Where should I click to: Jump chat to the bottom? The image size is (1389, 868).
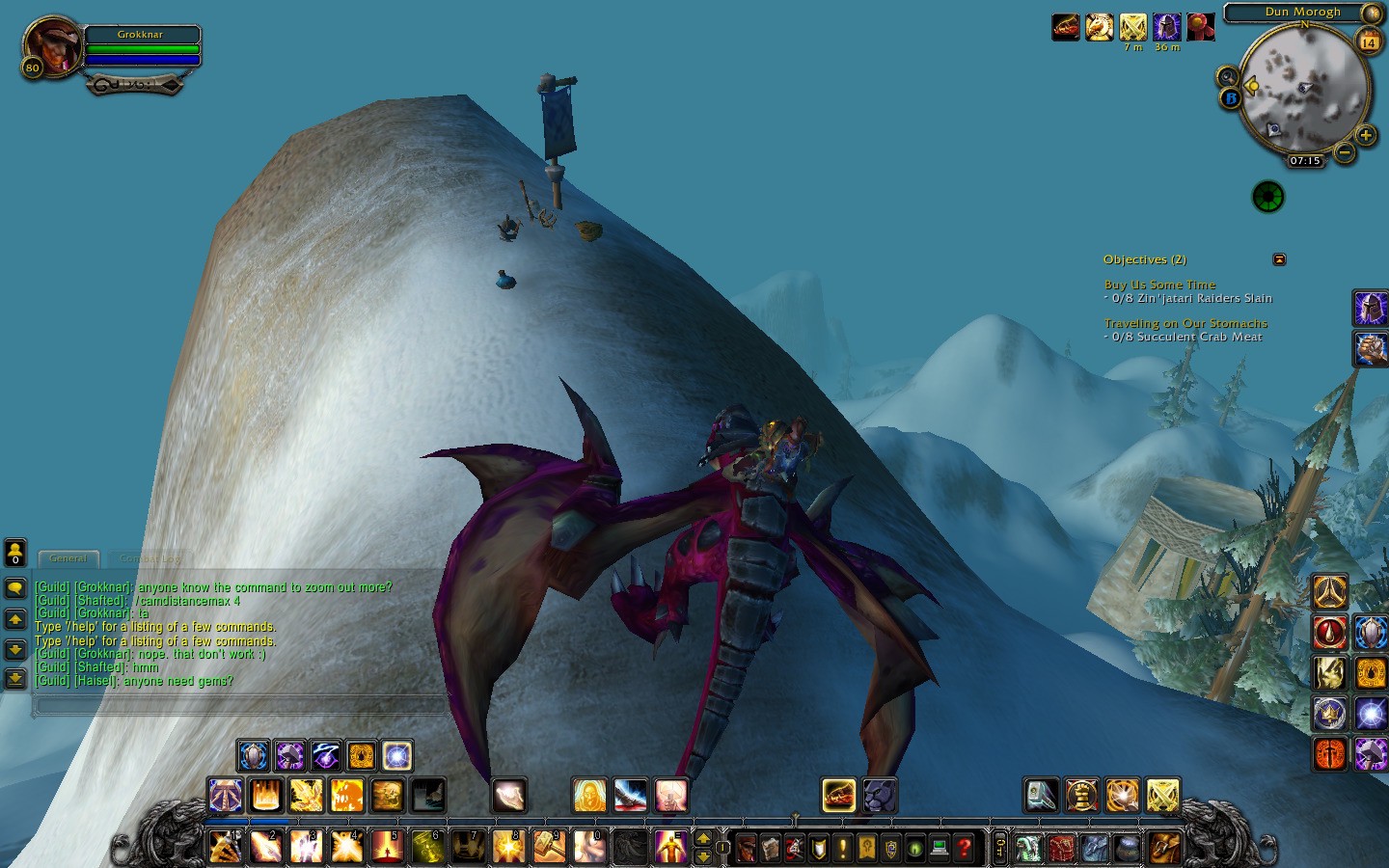[15, 679]
